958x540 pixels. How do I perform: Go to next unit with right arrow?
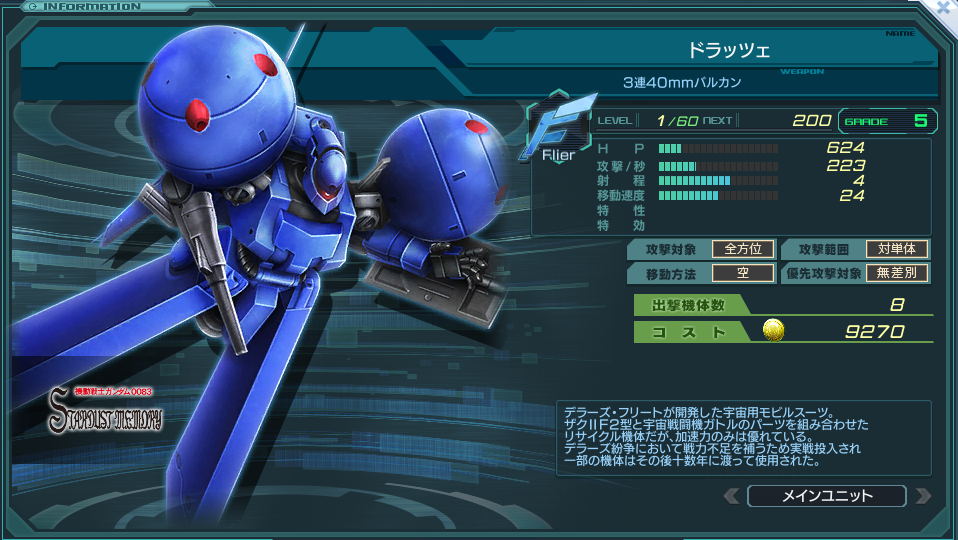pos(923,496)
